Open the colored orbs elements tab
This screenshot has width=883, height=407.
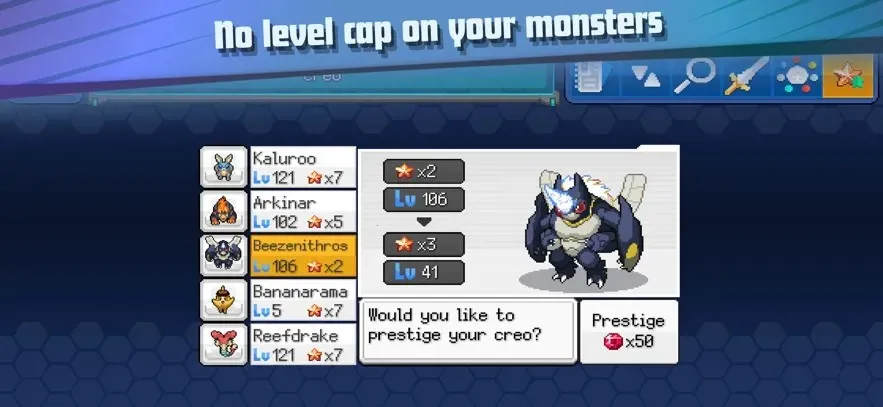point(797,77)
